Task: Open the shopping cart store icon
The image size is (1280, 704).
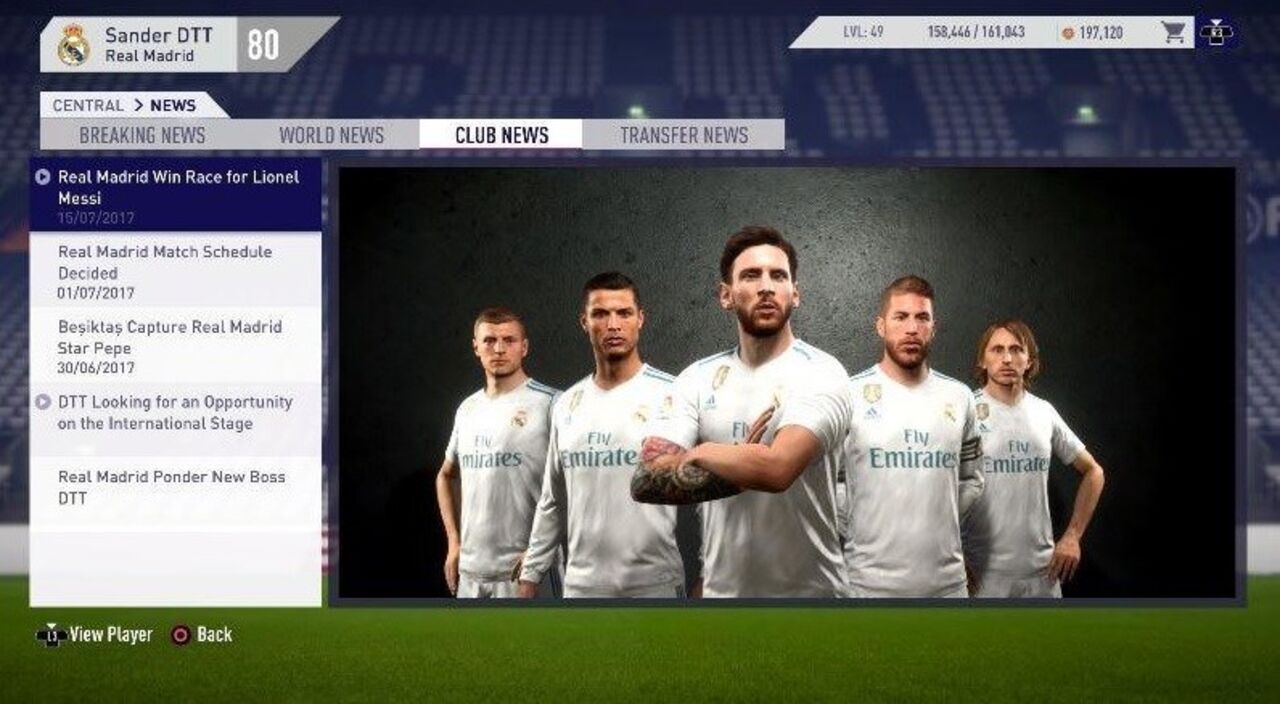Action: coord(1174,33)
